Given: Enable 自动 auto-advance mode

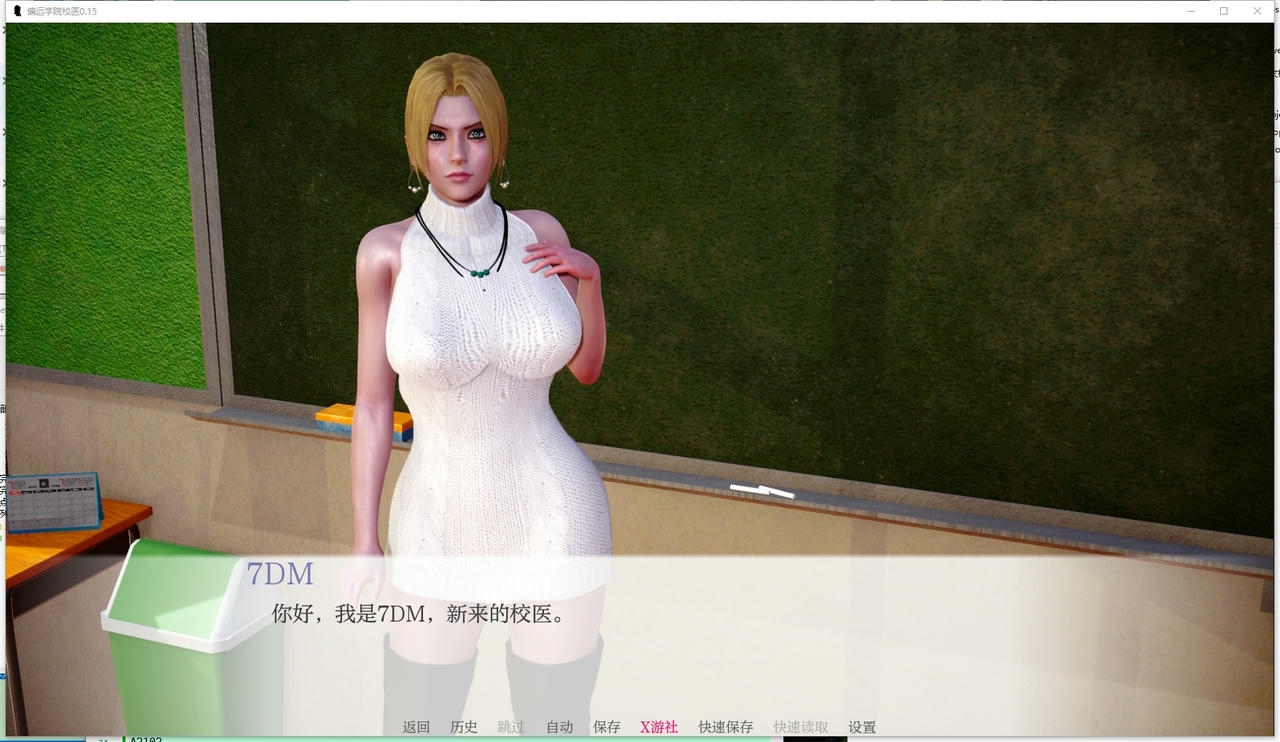Looking at the screenshot, I should (559, 727).
